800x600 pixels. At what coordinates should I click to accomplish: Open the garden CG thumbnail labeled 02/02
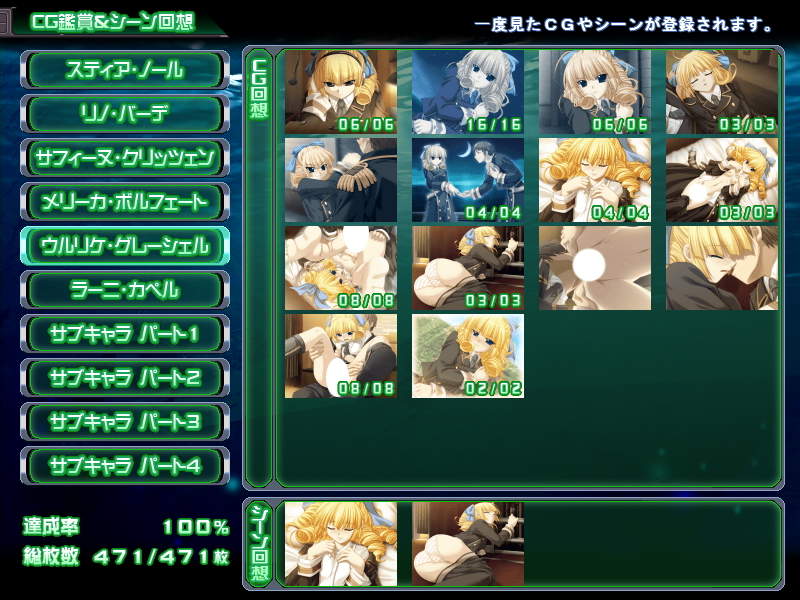click(x=467, y=355)
